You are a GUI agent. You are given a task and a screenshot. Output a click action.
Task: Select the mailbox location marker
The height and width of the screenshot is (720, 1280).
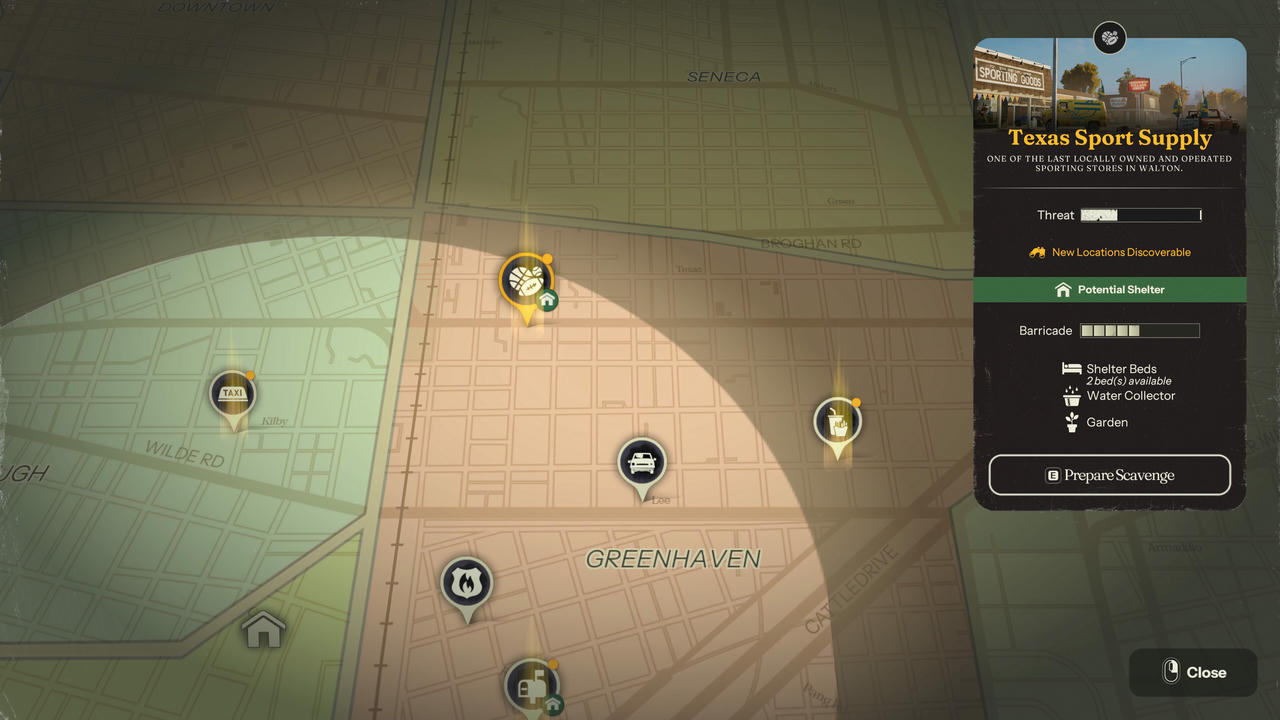530,686
